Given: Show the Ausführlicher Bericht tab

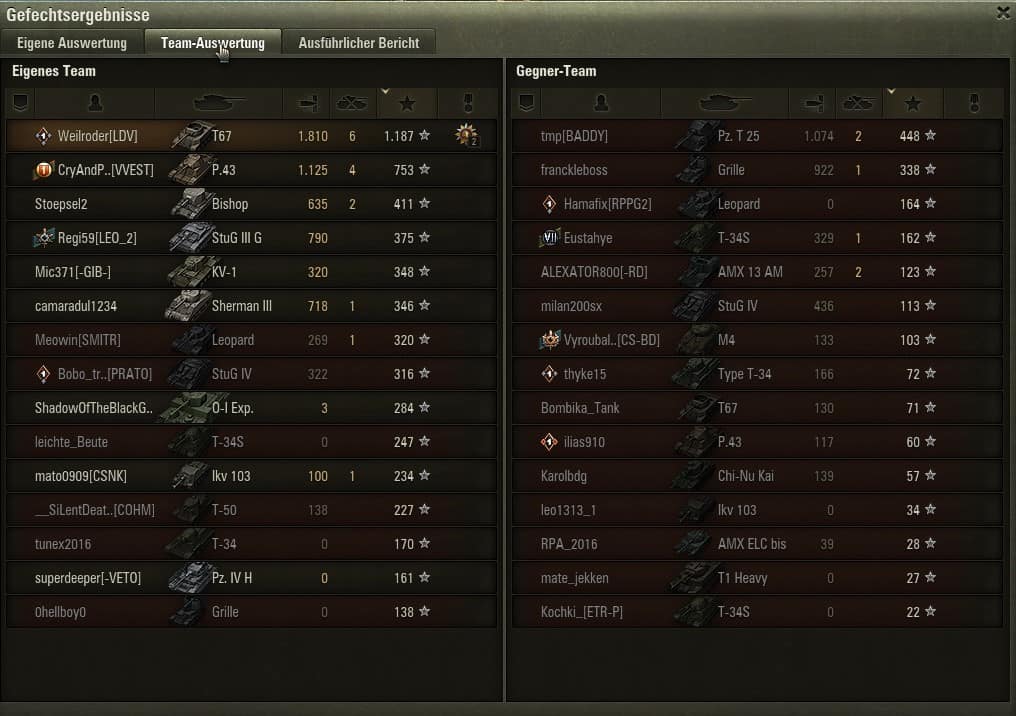Looking at the screenshot, I should [358, 43].
